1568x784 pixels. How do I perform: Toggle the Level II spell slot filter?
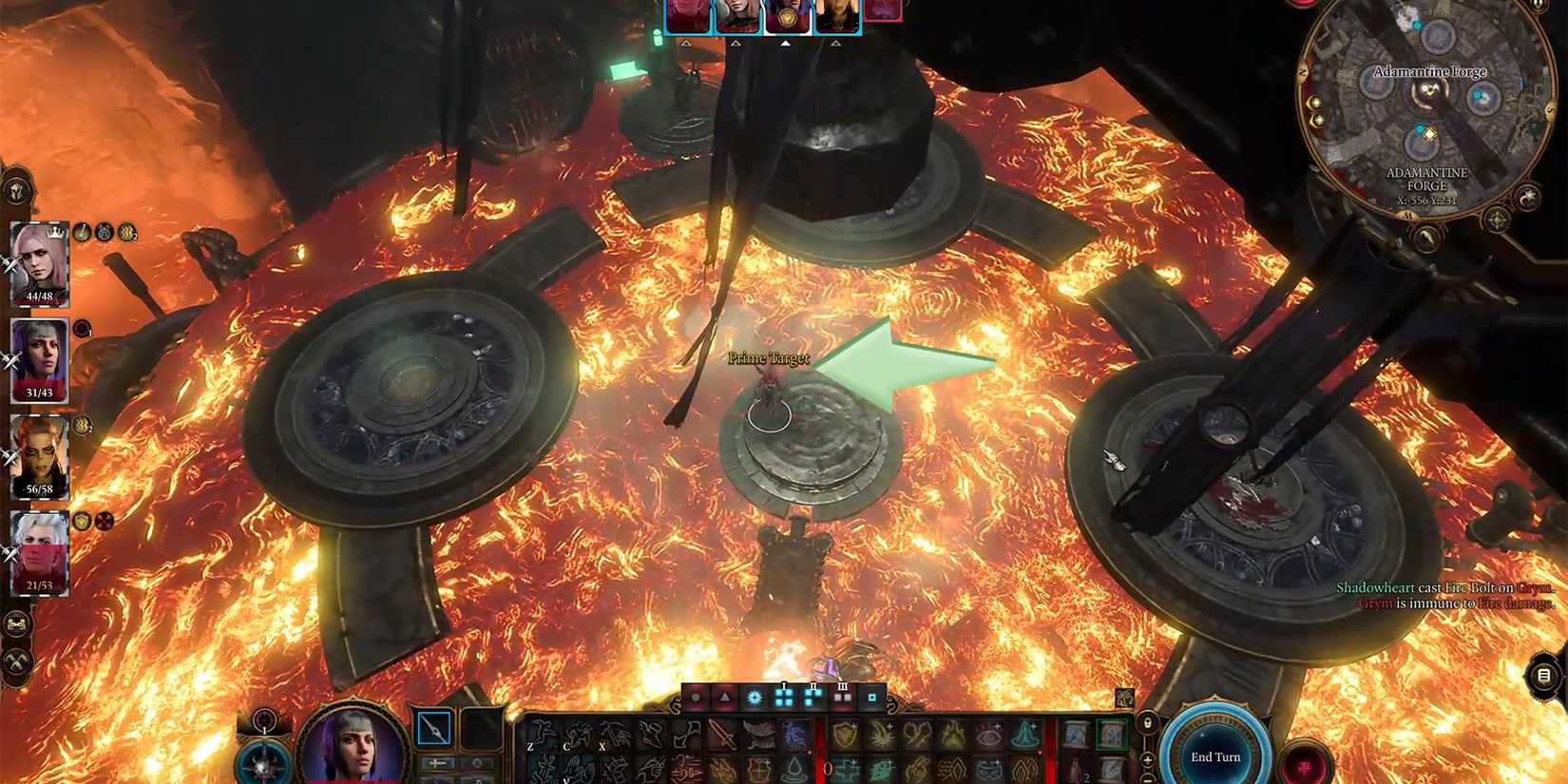point(813,698)
